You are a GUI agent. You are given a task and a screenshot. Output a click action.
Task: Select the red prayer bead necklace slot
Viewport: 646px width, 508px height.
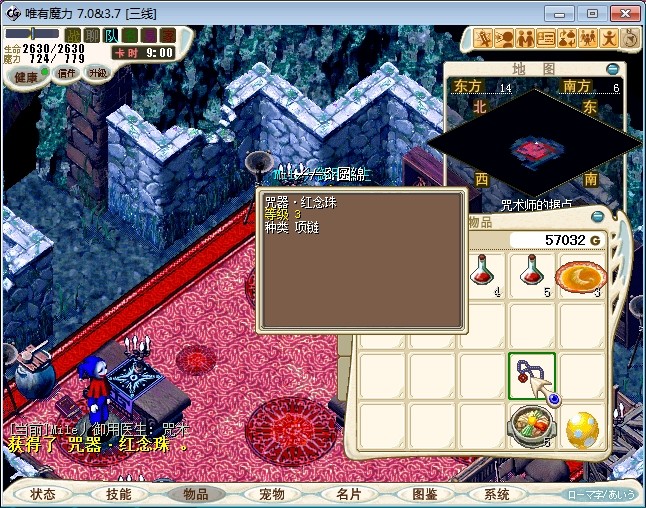click(531, 376)
